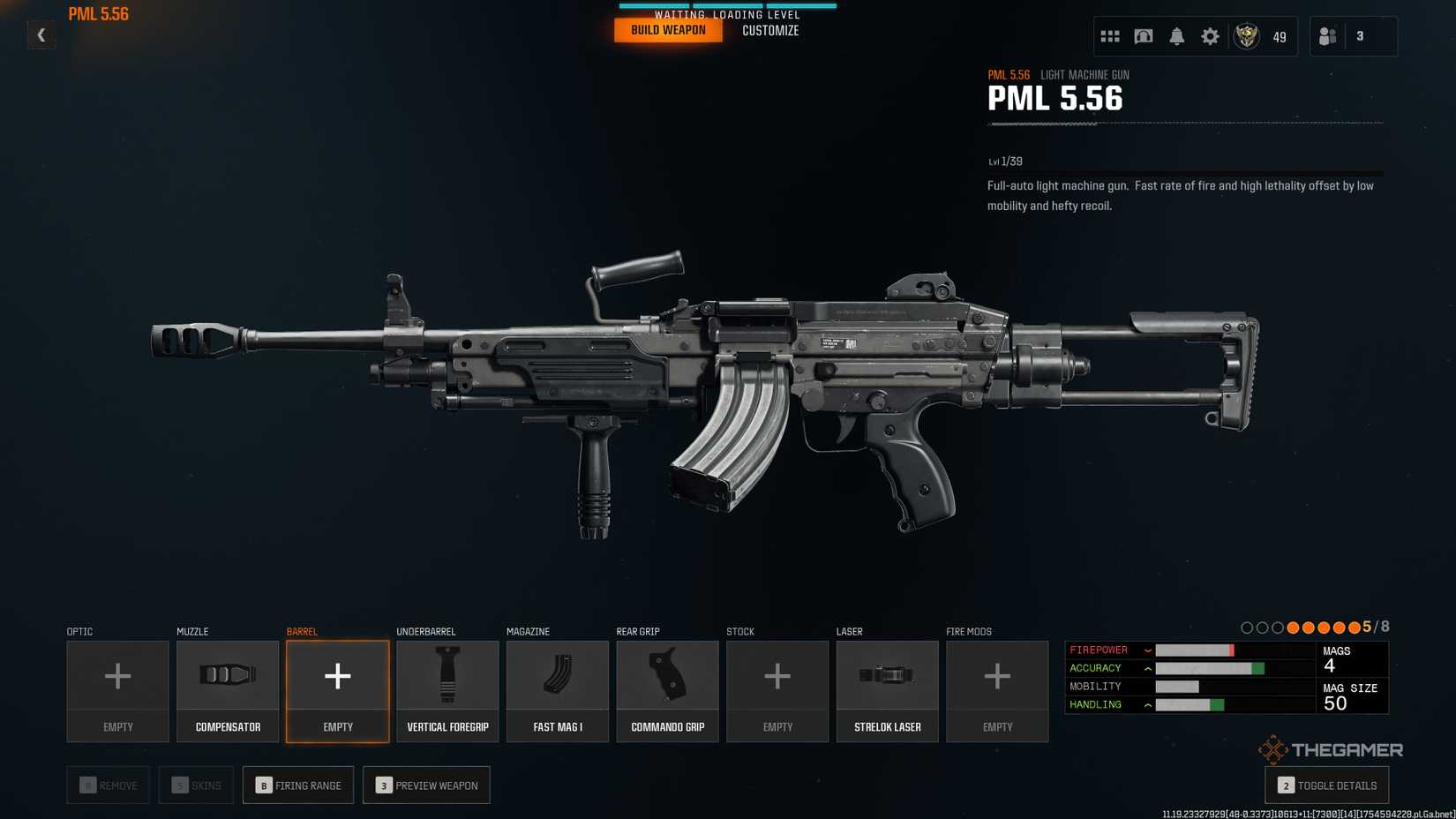The width and height of the screenshot is (1456, 819).
Task: Open the social friends panel icon
Action: 1328,36
